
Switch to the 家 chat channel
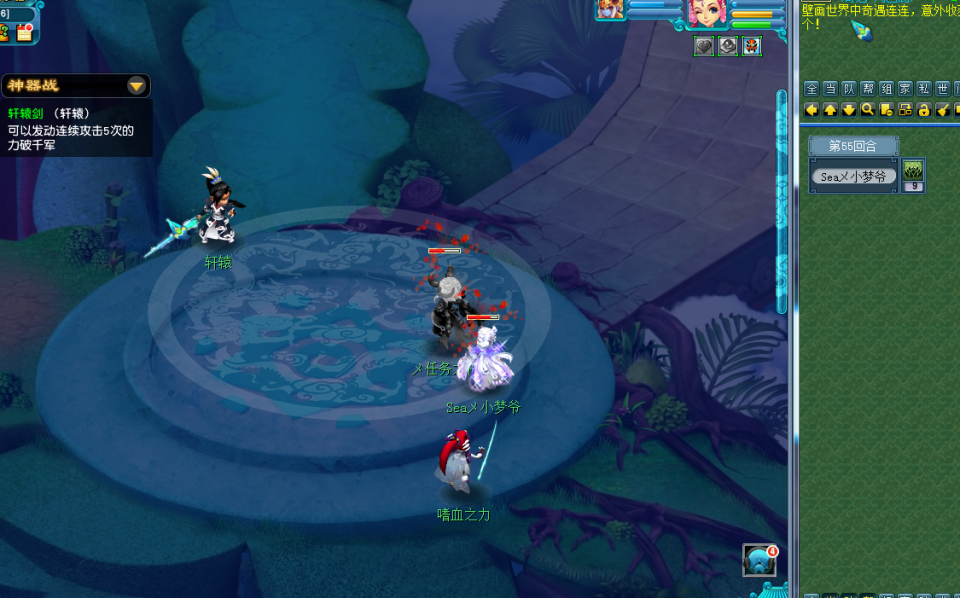point(905,88)
